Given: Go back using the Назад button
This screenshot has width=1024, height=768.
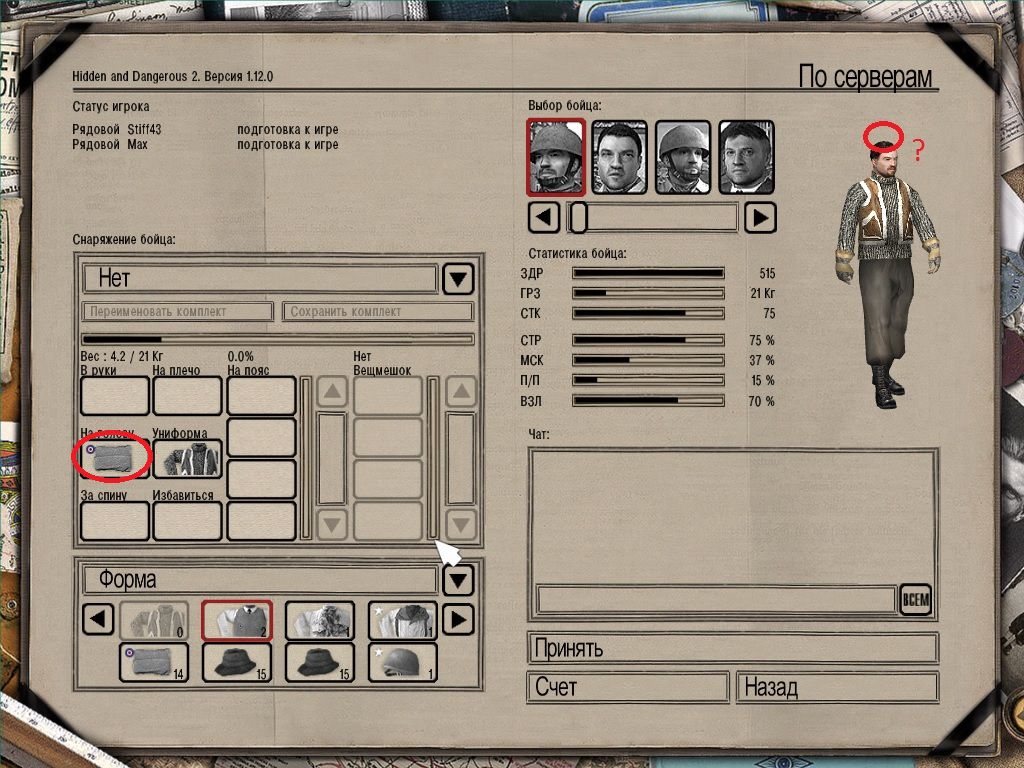Looking at the screenshot, I should 837,688.
